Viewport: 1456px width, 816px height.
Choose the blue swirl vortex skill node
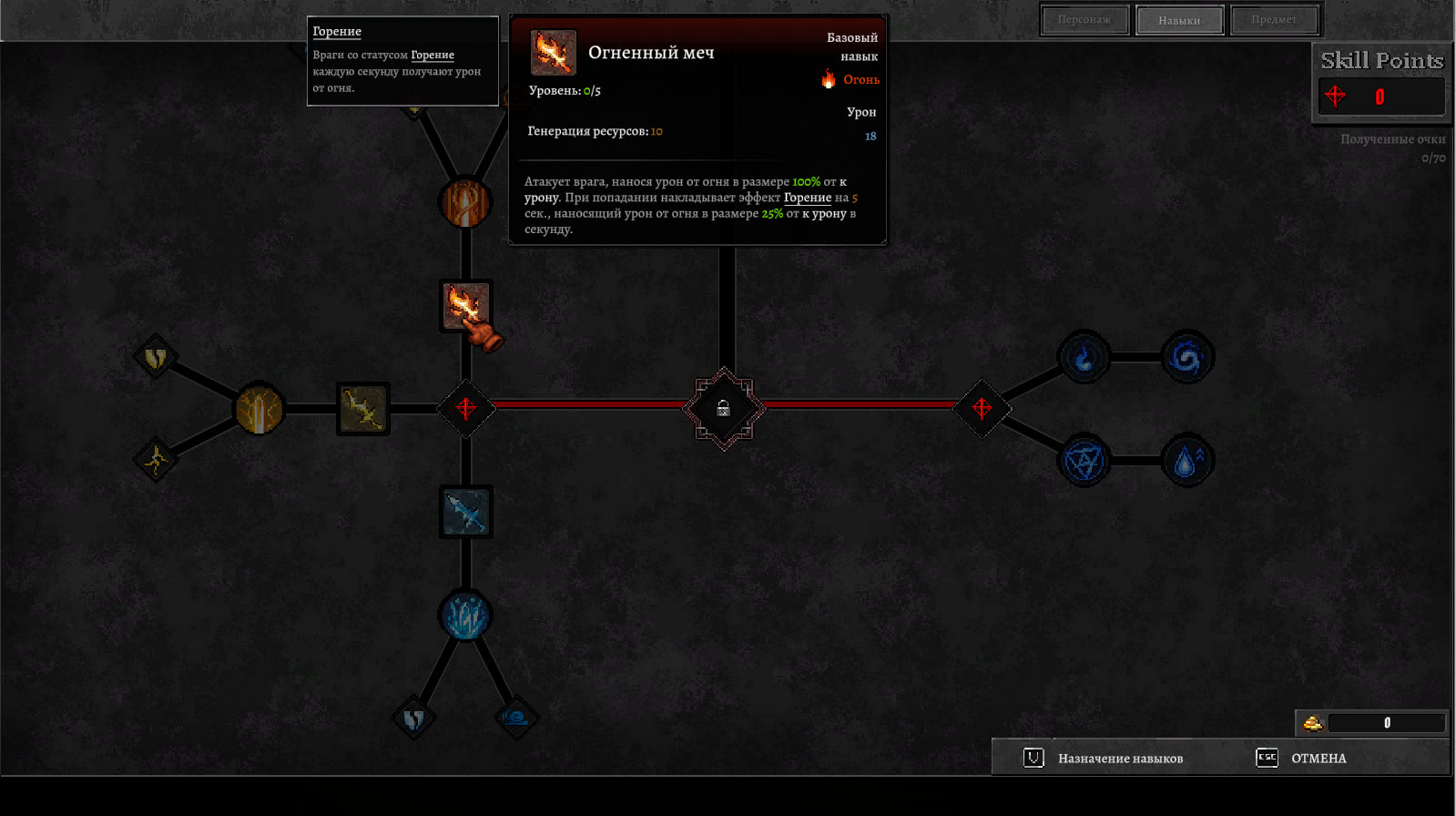[1186, 357]
